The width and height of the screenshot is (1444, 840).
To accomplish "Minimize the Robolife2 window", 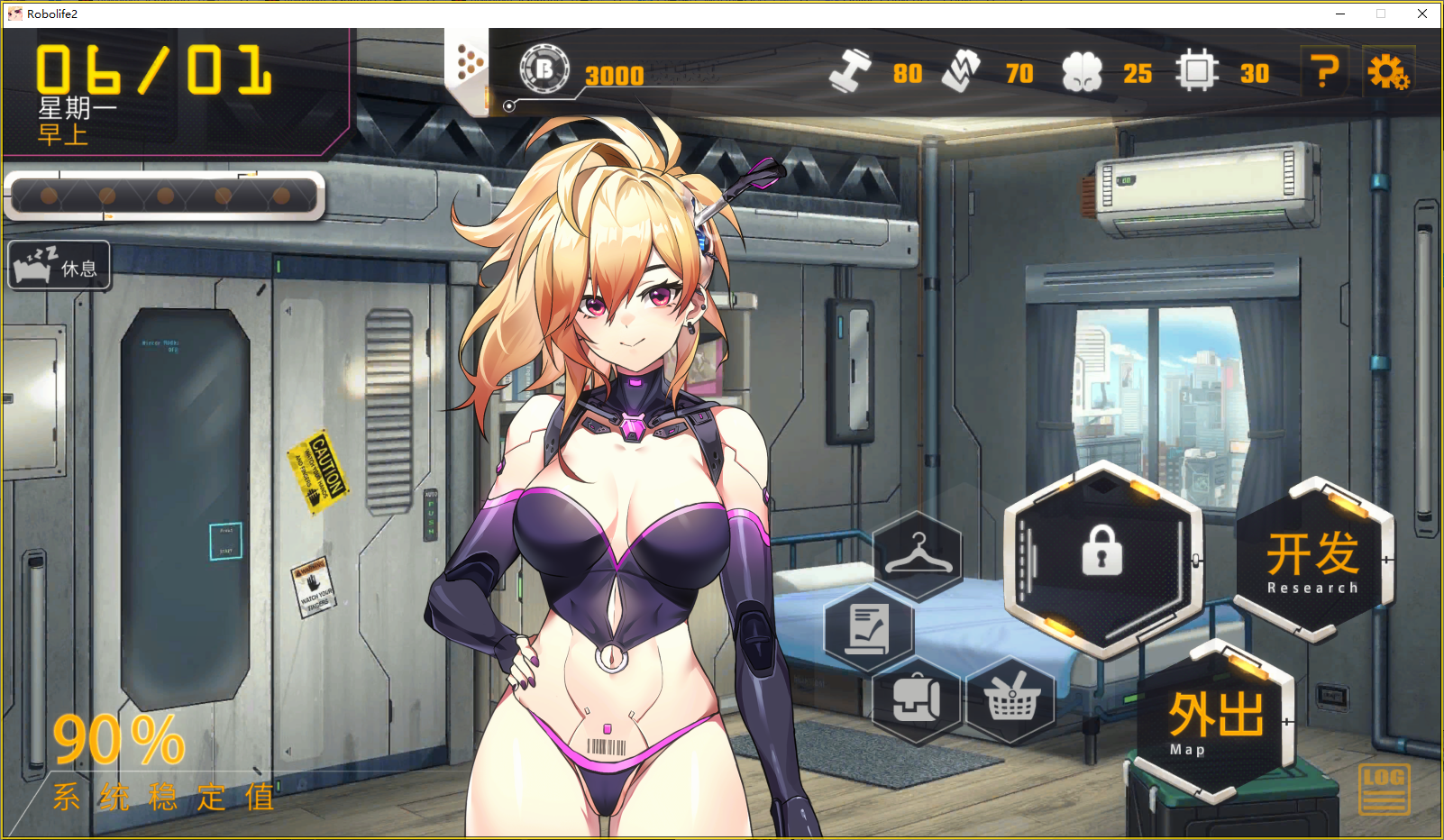I will [x=1340, y=14].
